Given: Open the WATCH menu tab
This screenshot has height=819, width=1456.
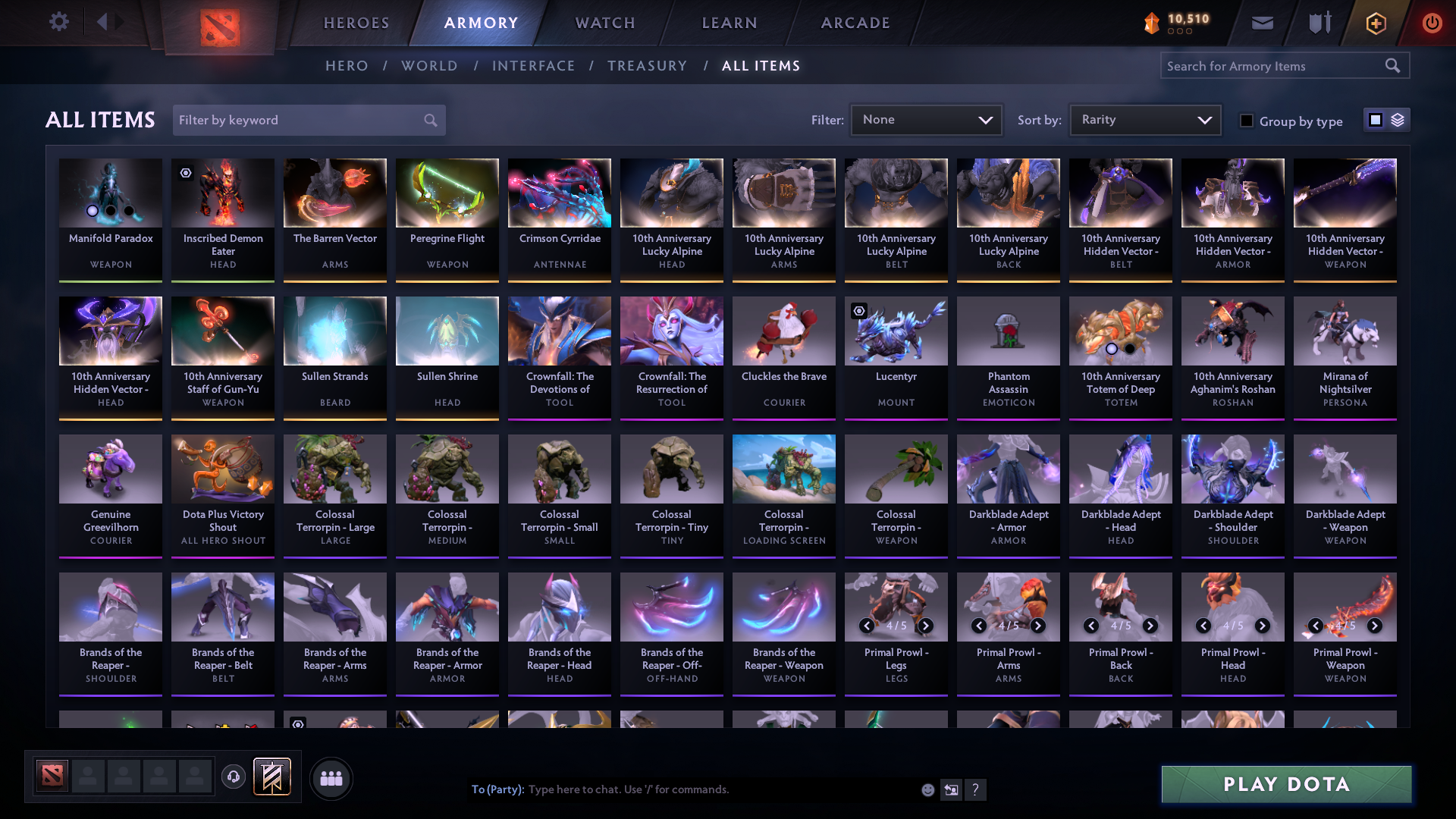Looking at the screenshot, I should (x=604, y=23).
